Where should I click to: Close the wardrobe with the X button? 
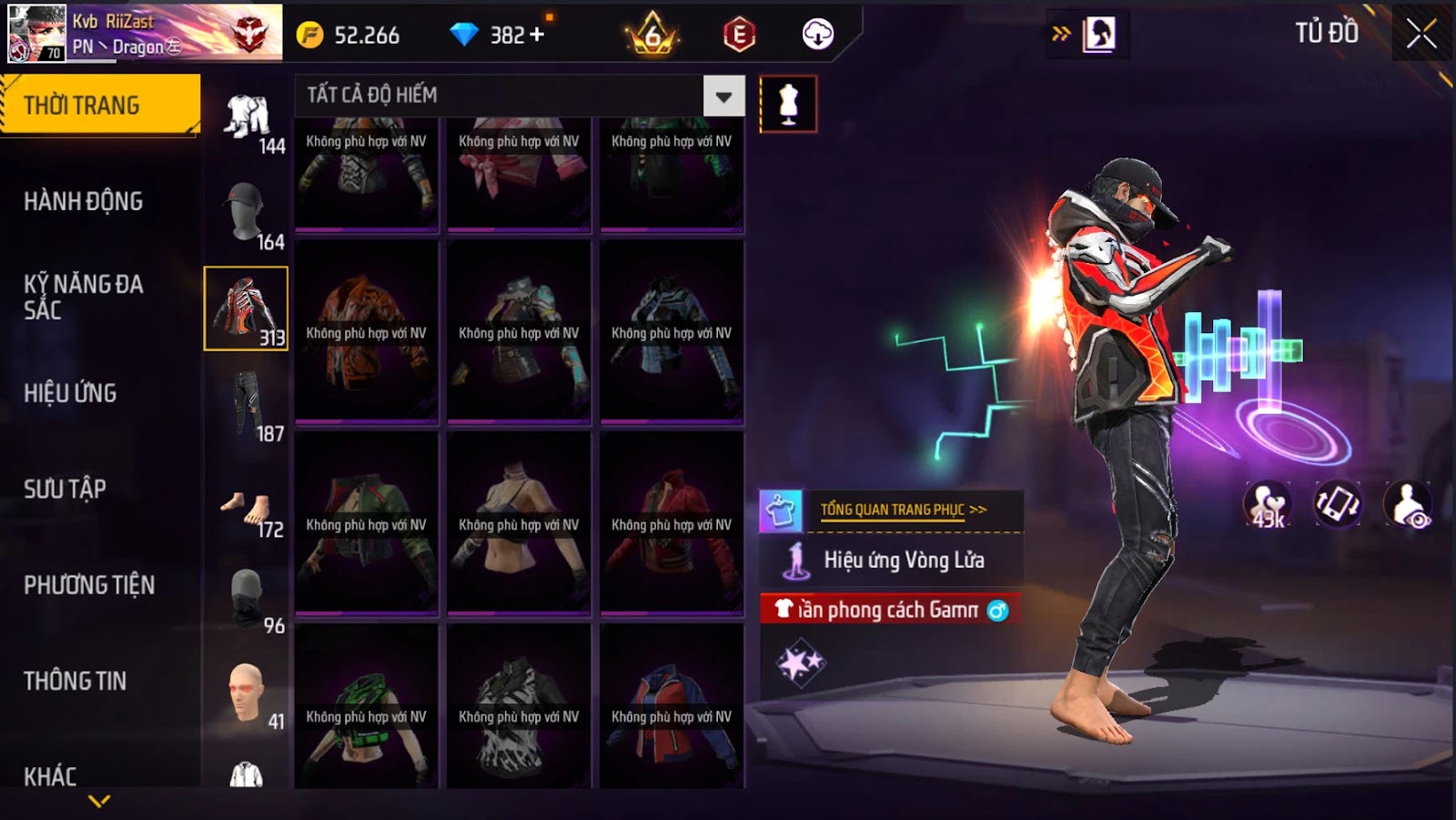[1421, 35]
